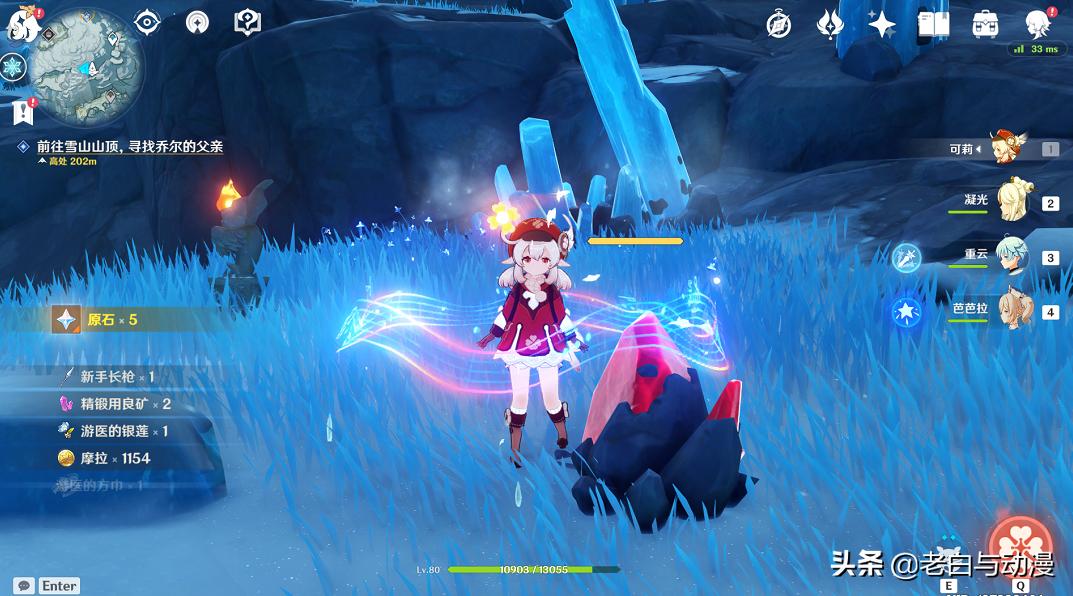Open the signal-arc star icon beside the eye

(197, 22)
